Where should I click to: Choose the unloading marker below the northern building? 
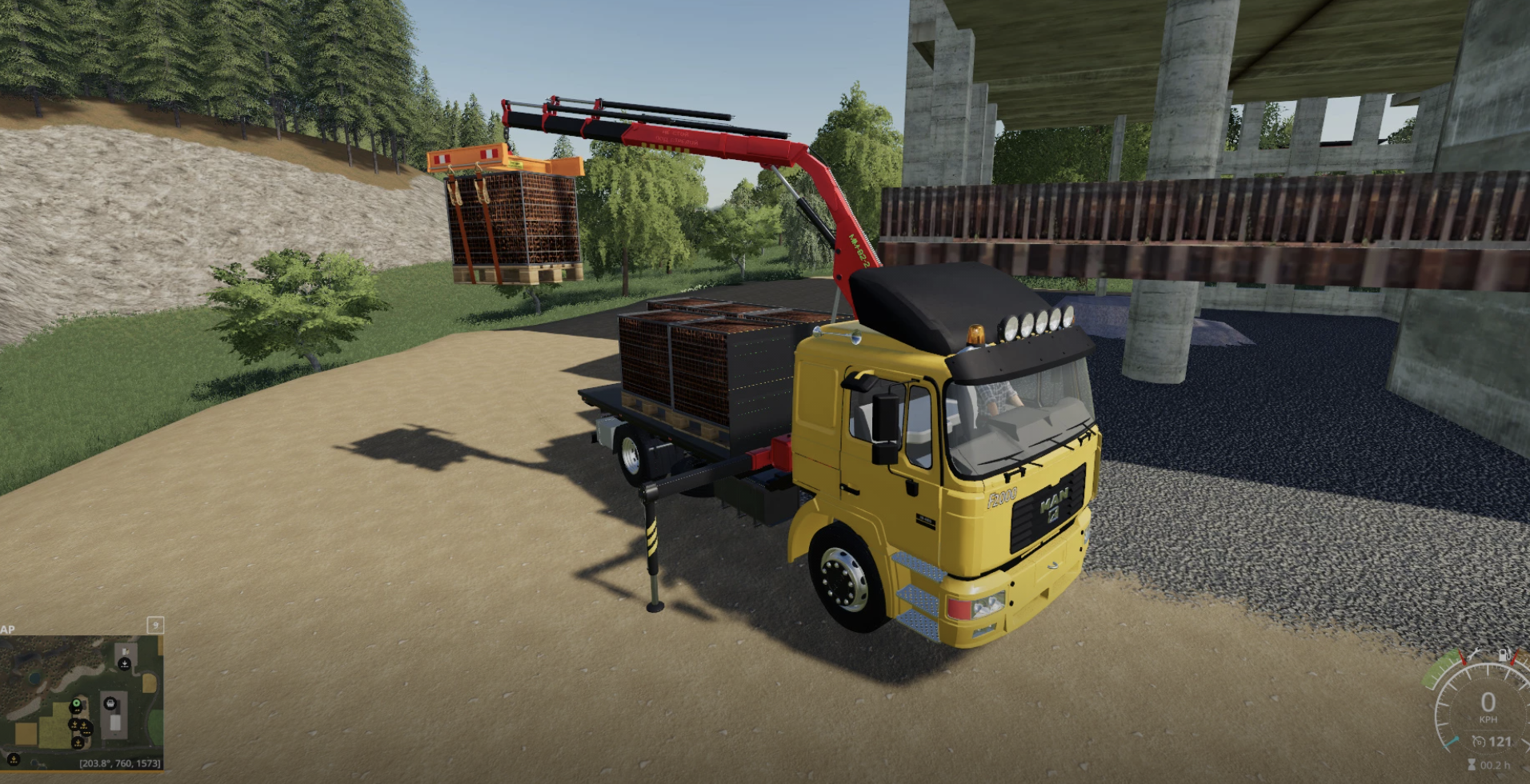tap(125, 664)
